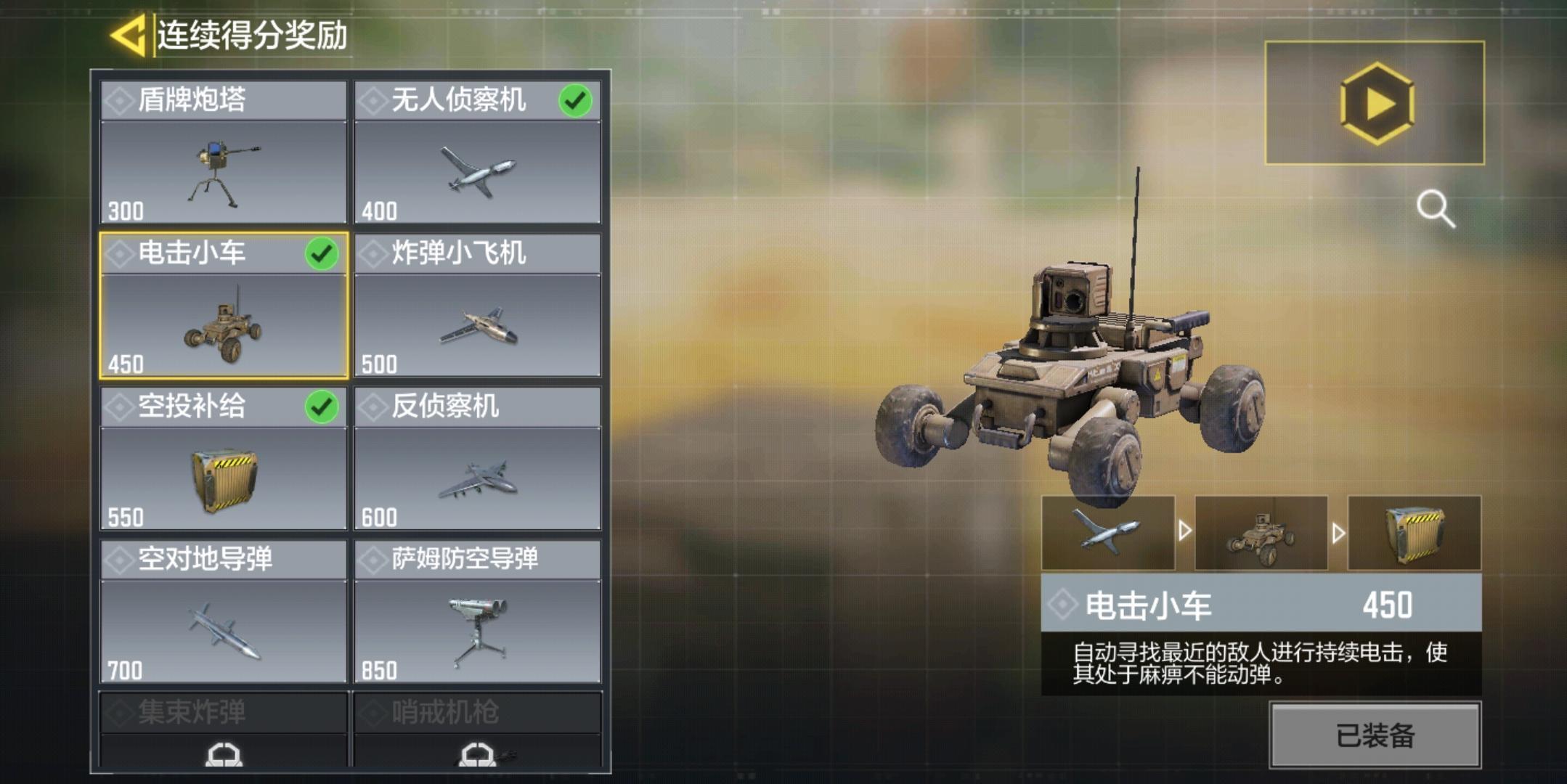Click the 已装备 equipped button
The width and height of the screenshot is (1567, 784).
coord(1375,735)
